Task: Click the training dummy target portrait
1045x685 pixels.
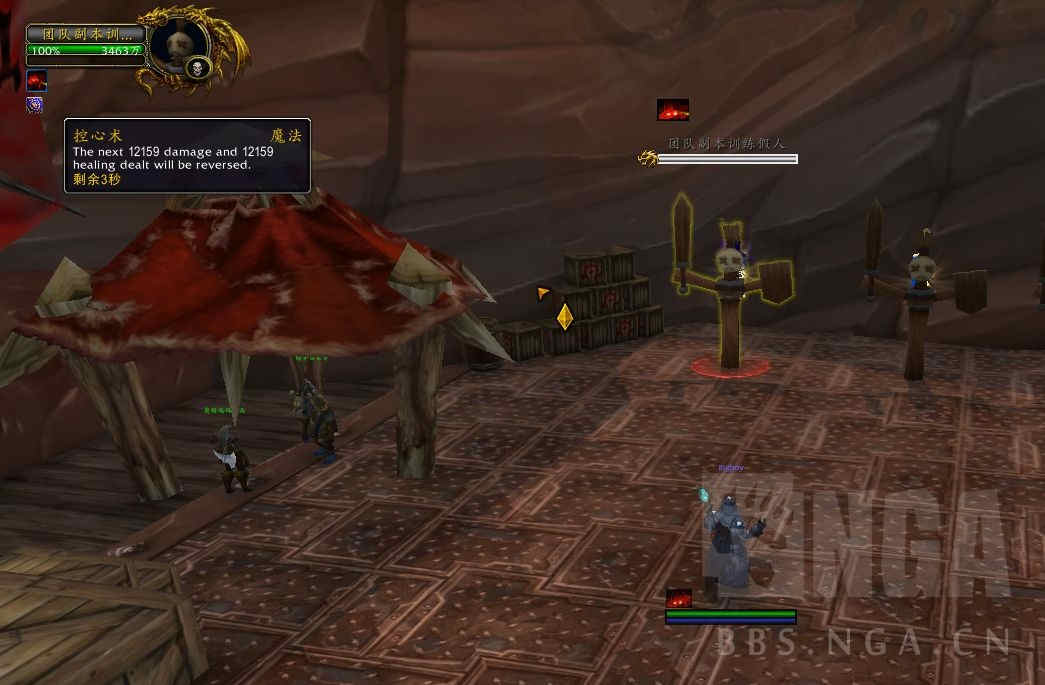Action: point(178,39)
